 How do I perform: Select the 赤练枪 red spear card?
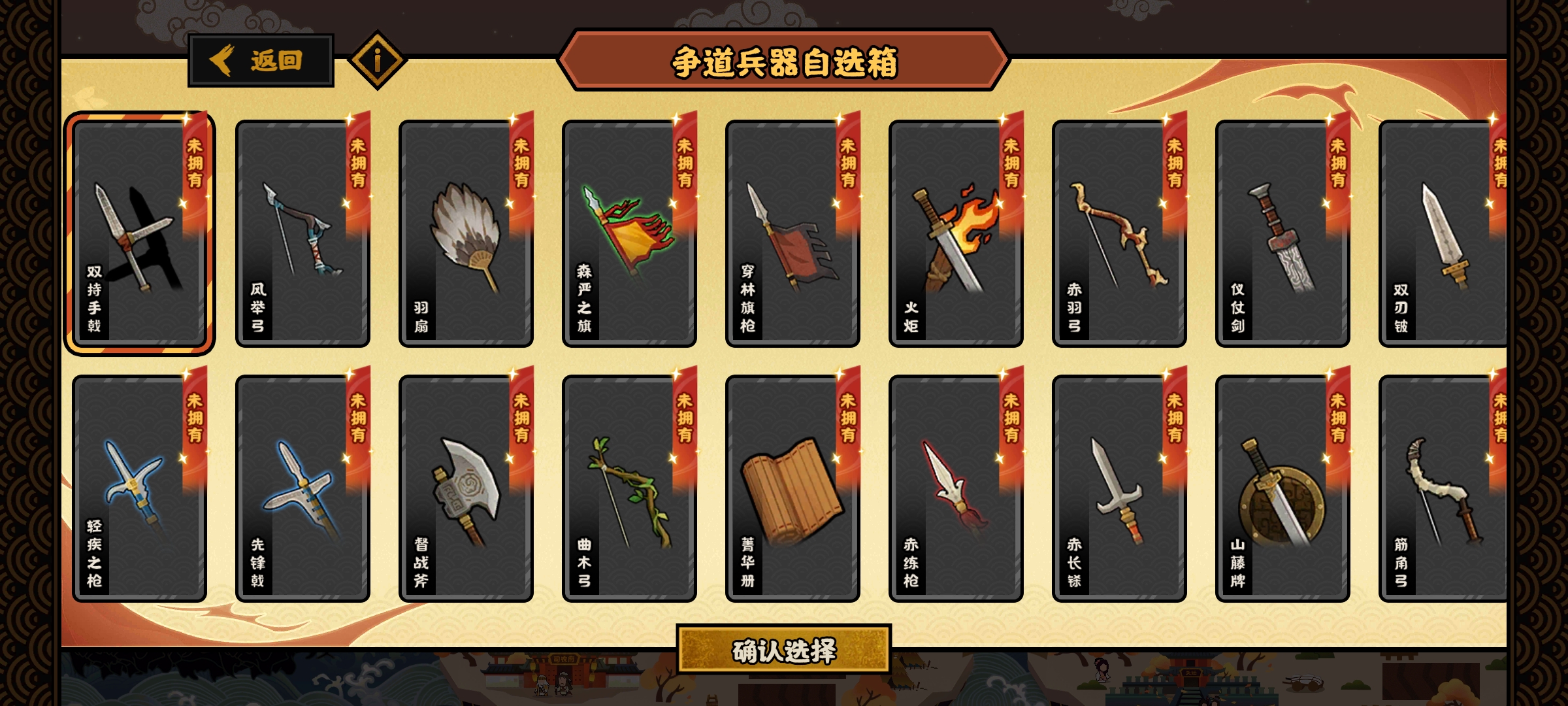point(956,488)
